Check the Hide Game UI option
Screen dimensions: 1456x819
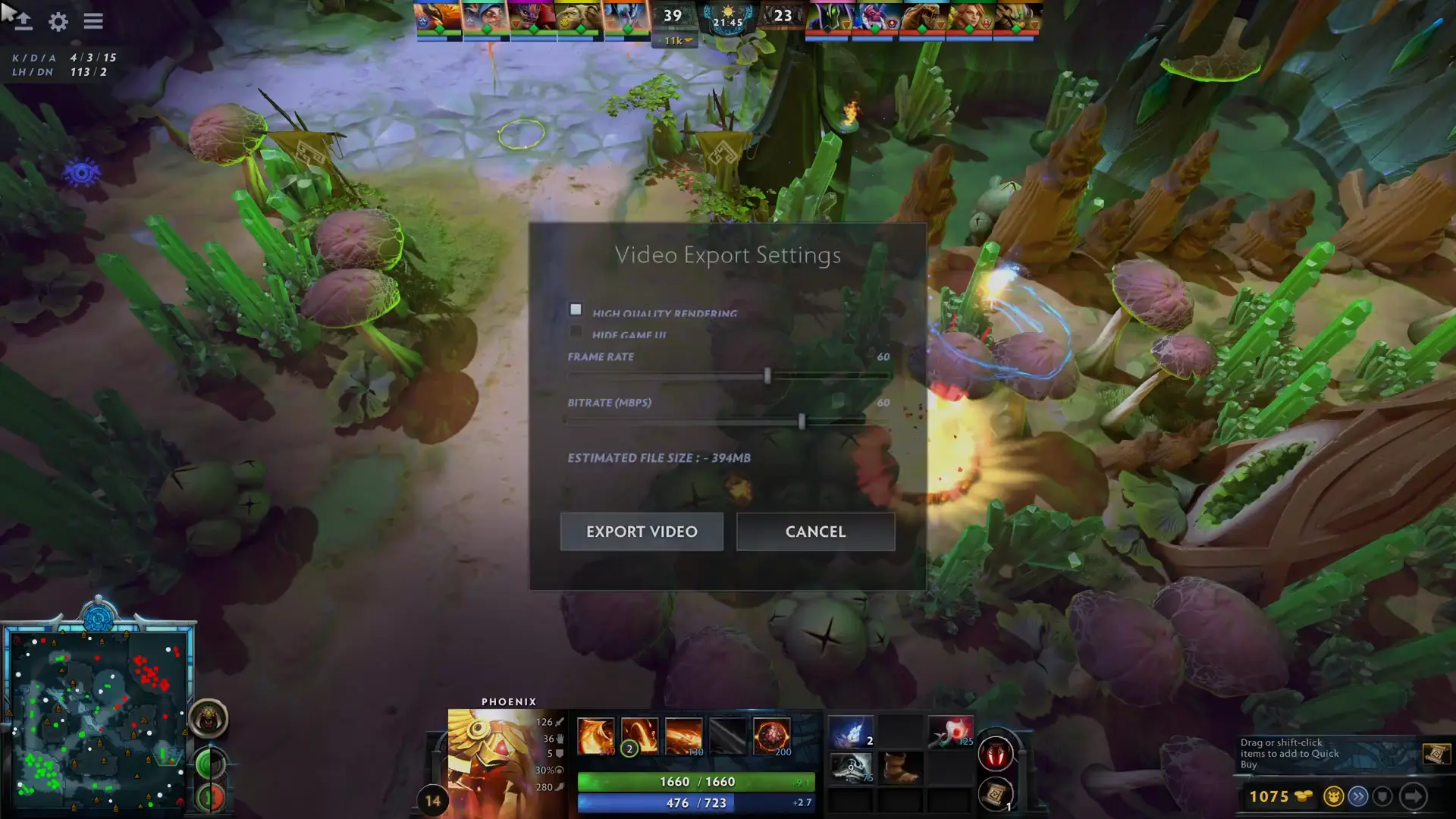[x=576, y=331]
